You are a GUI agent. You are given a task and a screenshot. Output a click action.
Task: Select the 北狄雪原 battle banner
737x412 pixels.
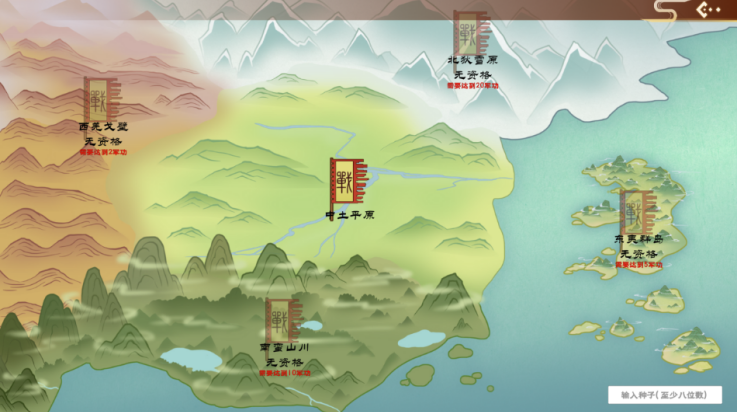click(469, 33)
